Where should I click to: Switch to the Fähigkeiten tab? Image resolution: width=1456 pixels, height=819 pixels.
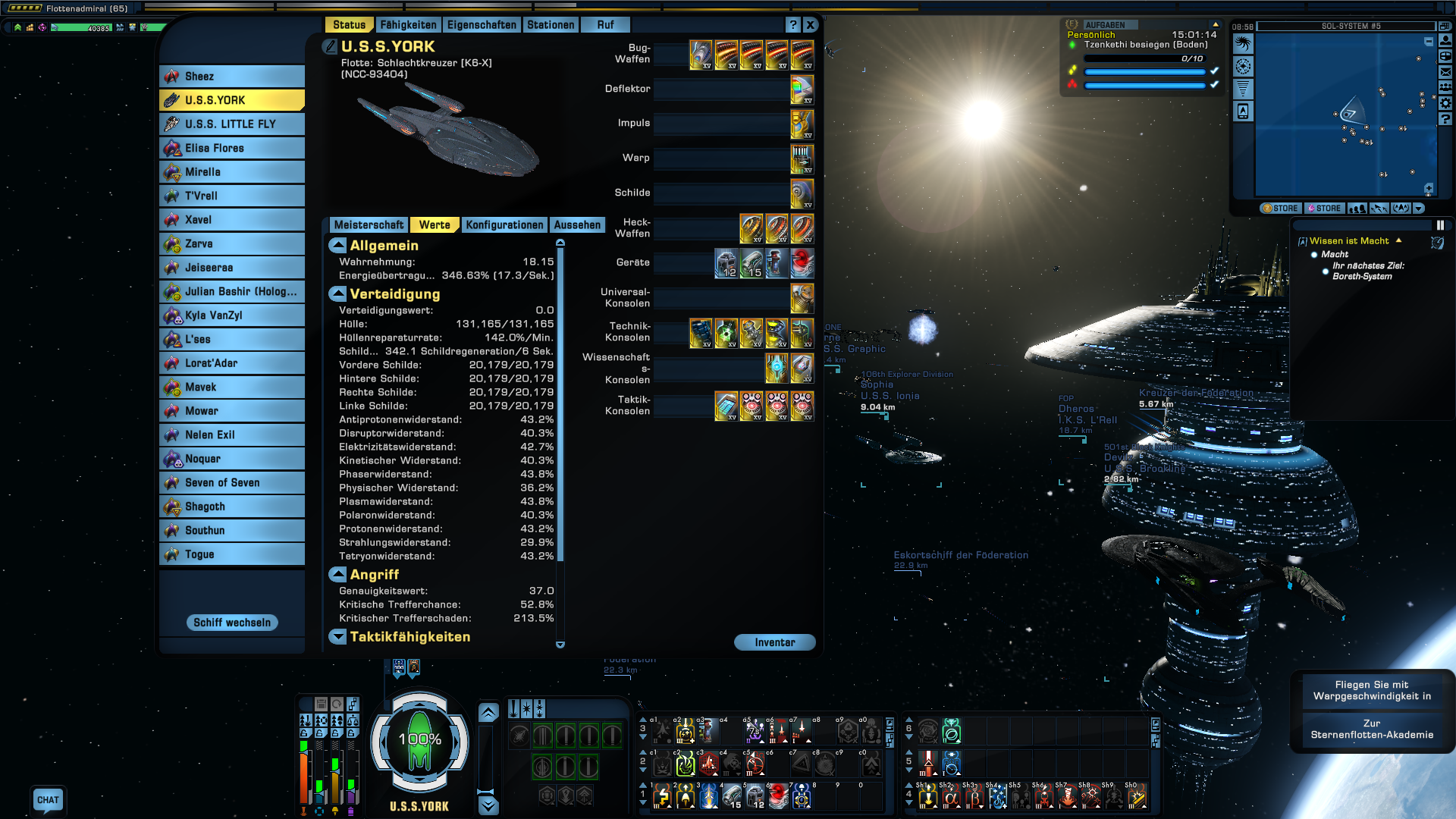(408, 25)
